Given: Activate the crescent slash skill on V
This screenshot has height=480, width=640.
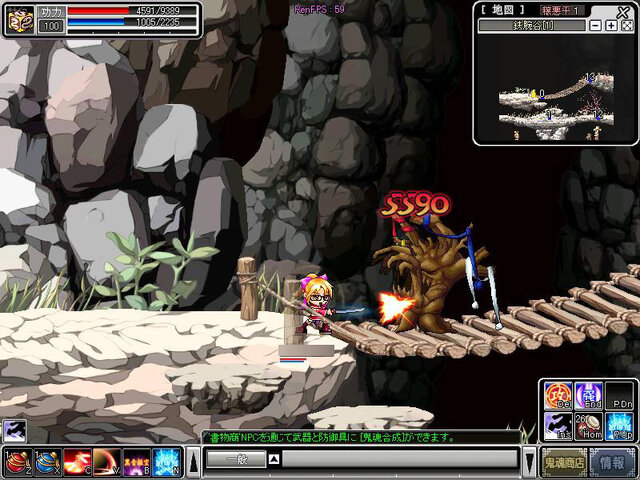Looking at the screenshot, I should [x=107, y=461].
